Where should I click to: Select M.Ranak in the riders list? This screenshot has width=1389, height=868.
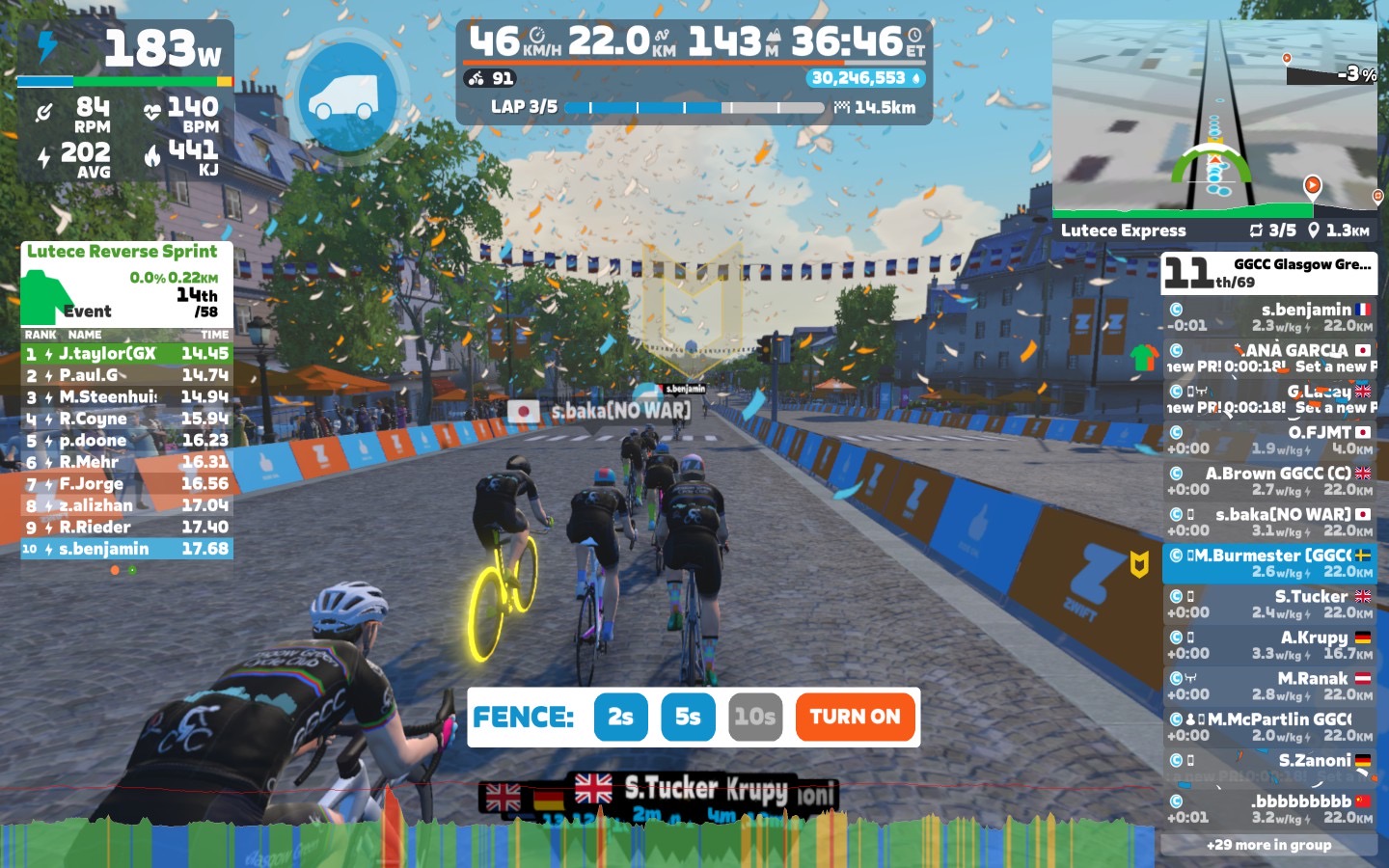point(1268,686)
